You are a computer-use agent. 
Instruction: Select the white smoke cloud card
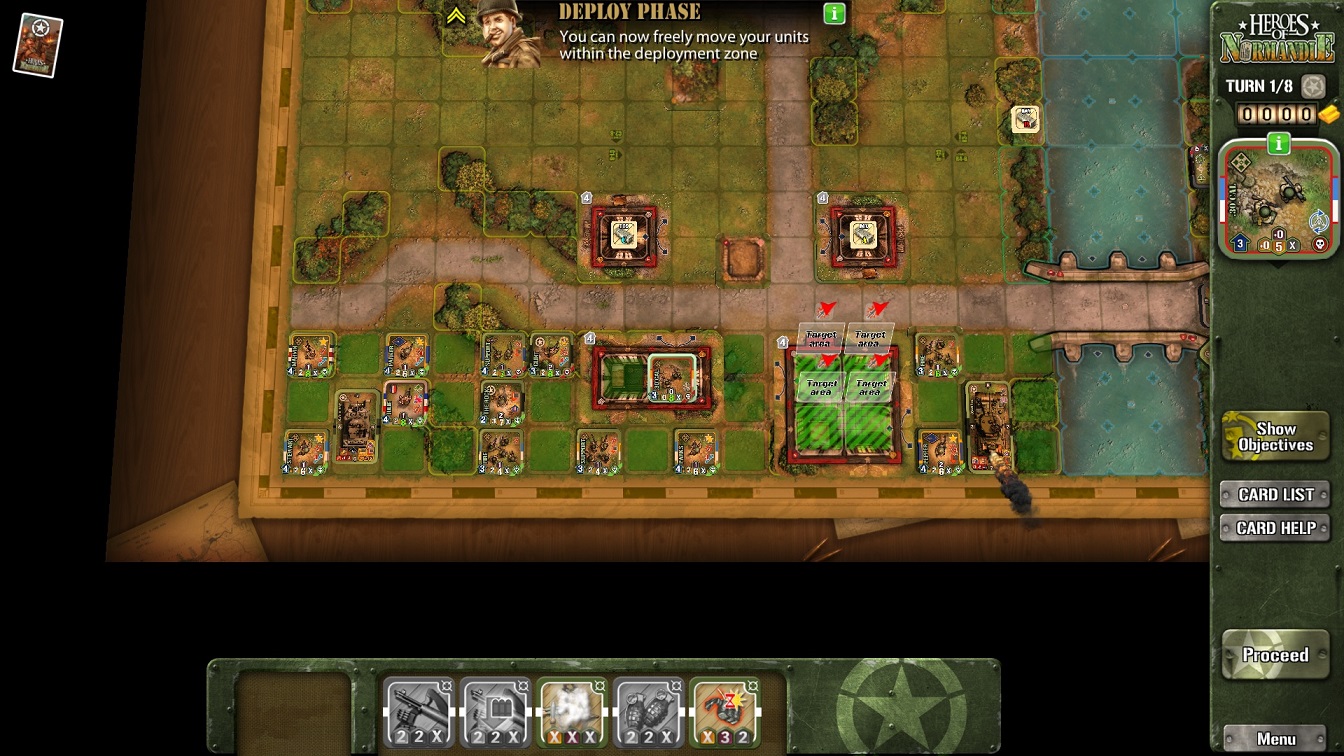571,712
